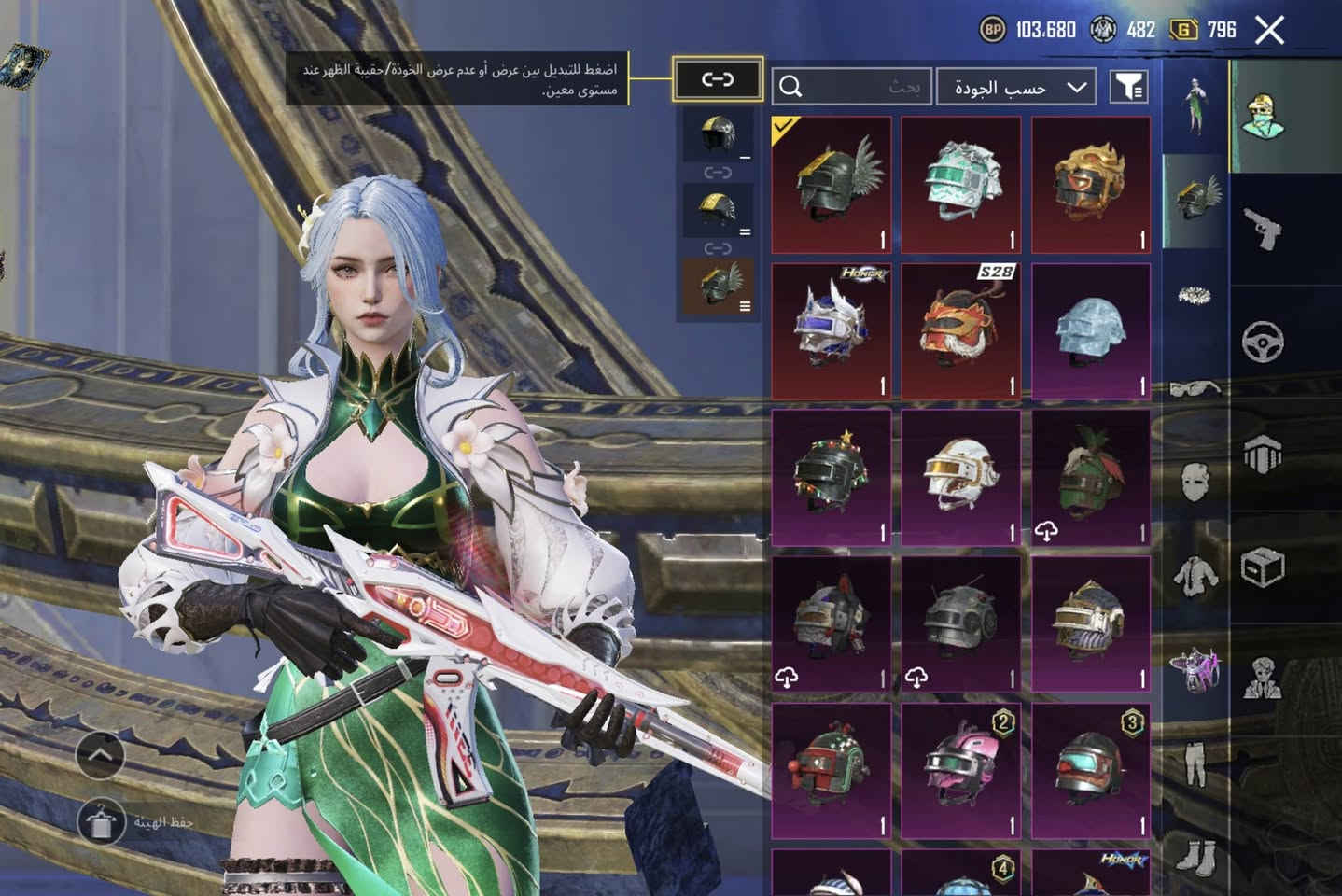
Task: Close the inventory with the X button
Action: coord(1269,30)
